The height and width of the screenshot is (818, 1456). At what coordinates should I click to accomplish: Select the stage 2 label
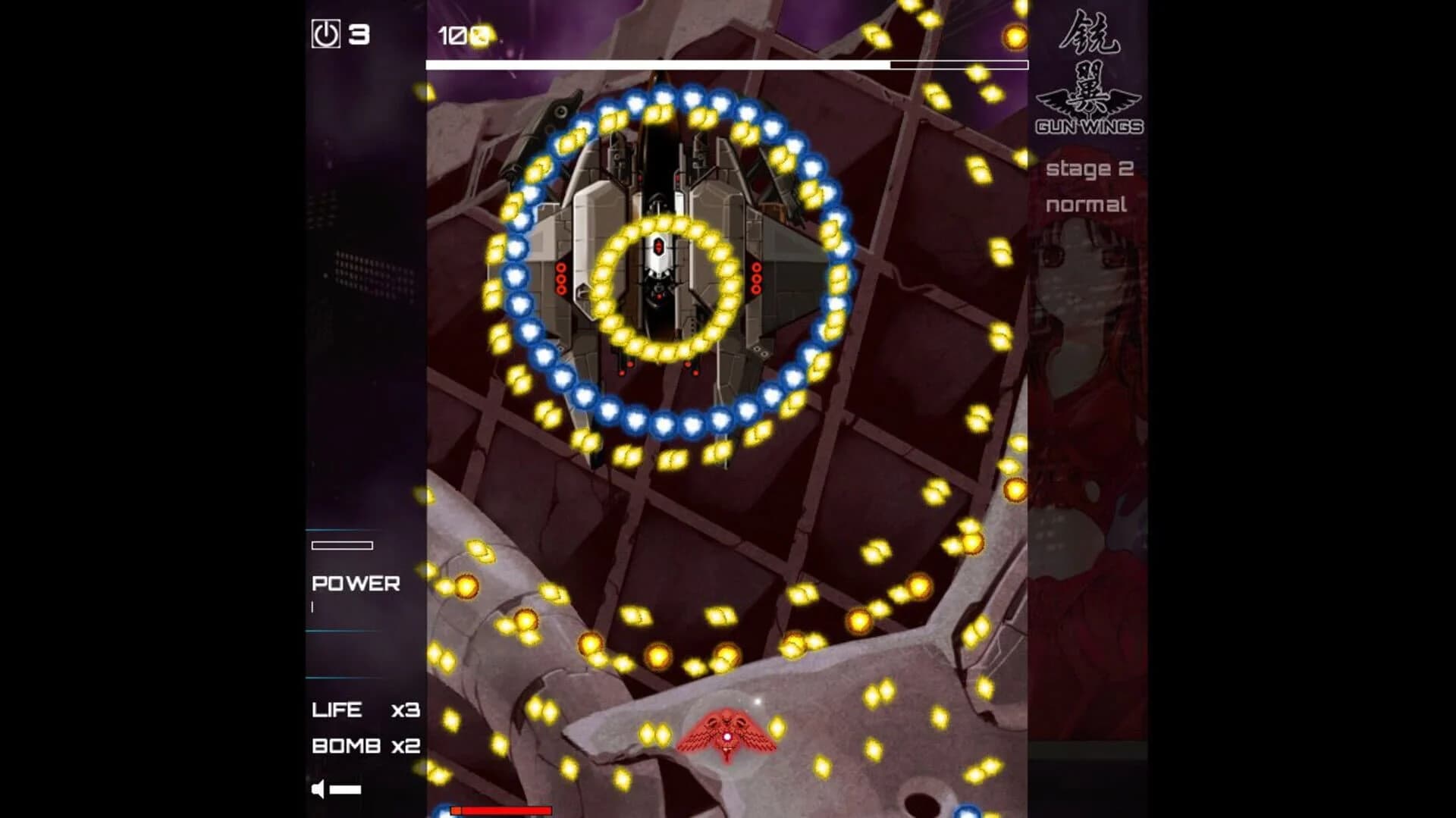click(x=1090, y=170)
